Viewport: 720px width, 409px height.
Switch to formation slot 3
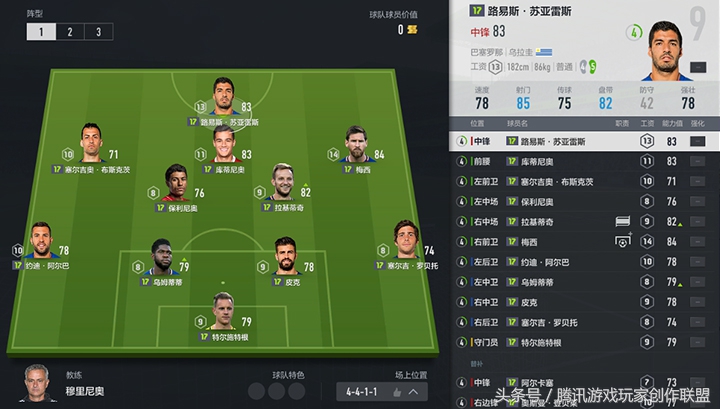[x=97, y=32]
